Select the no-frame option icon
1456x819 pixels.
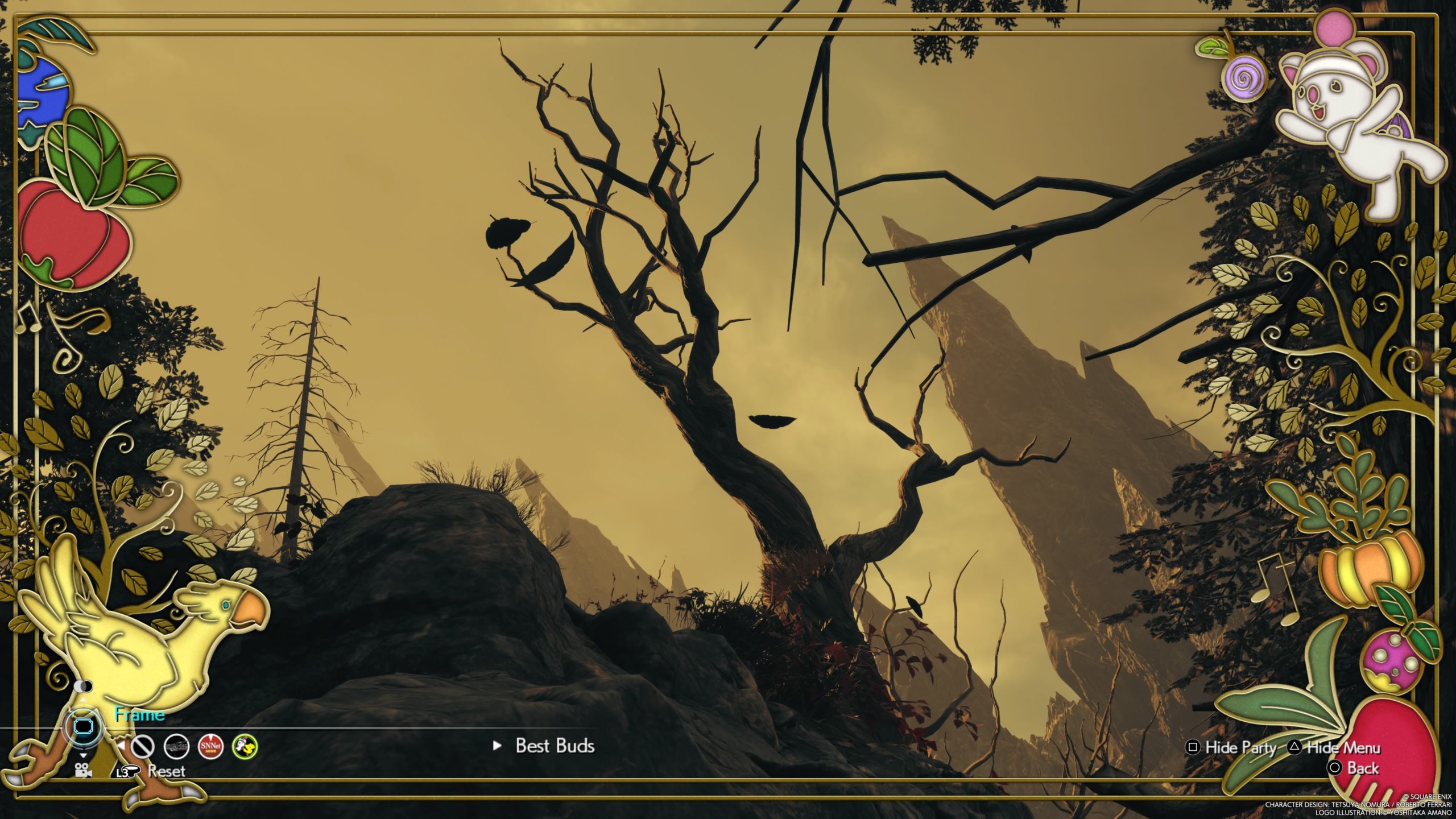pyautogui.click(x=142, y=746)
